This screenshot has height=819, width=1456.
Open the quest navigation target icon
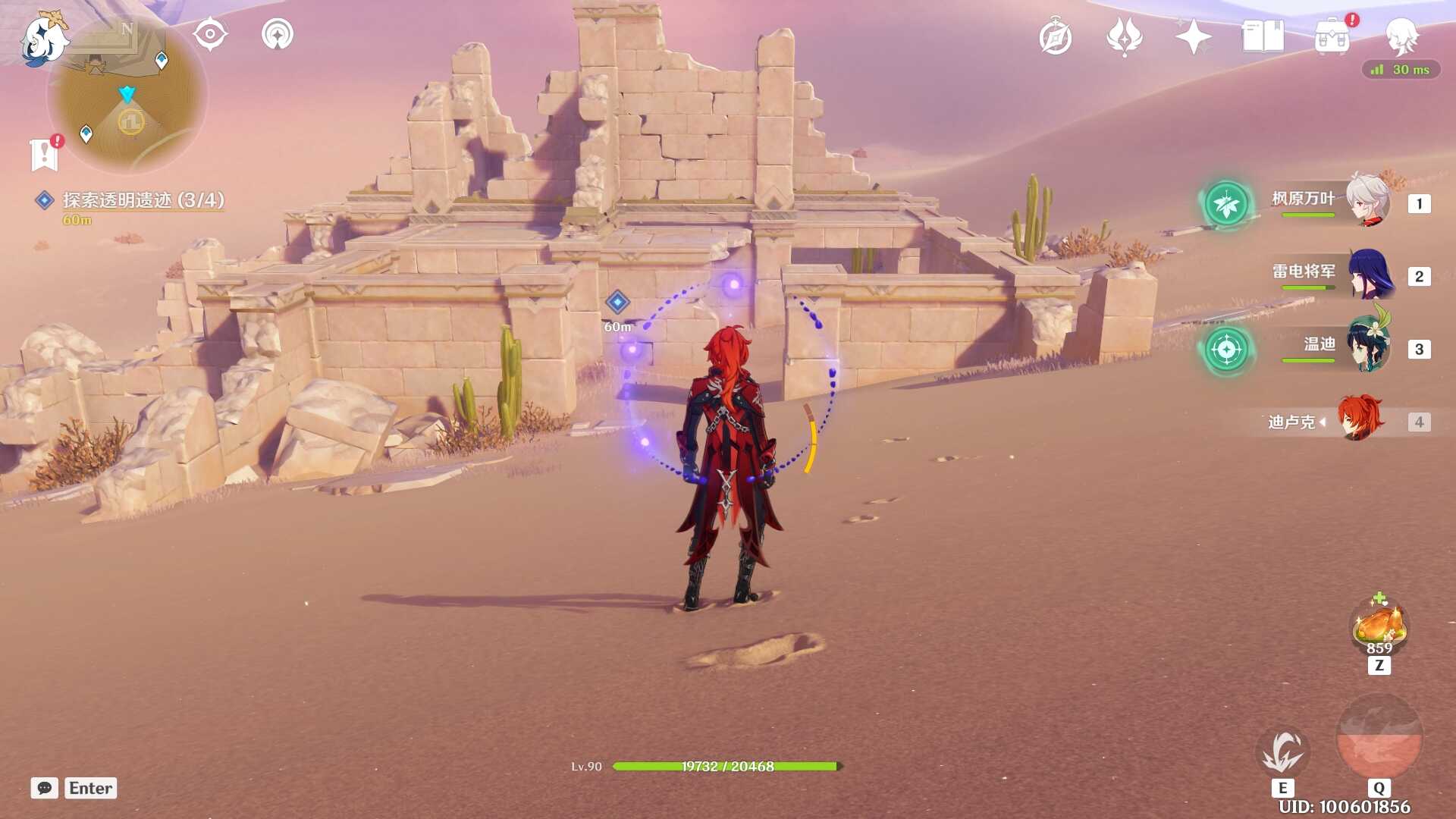[210, 35]
